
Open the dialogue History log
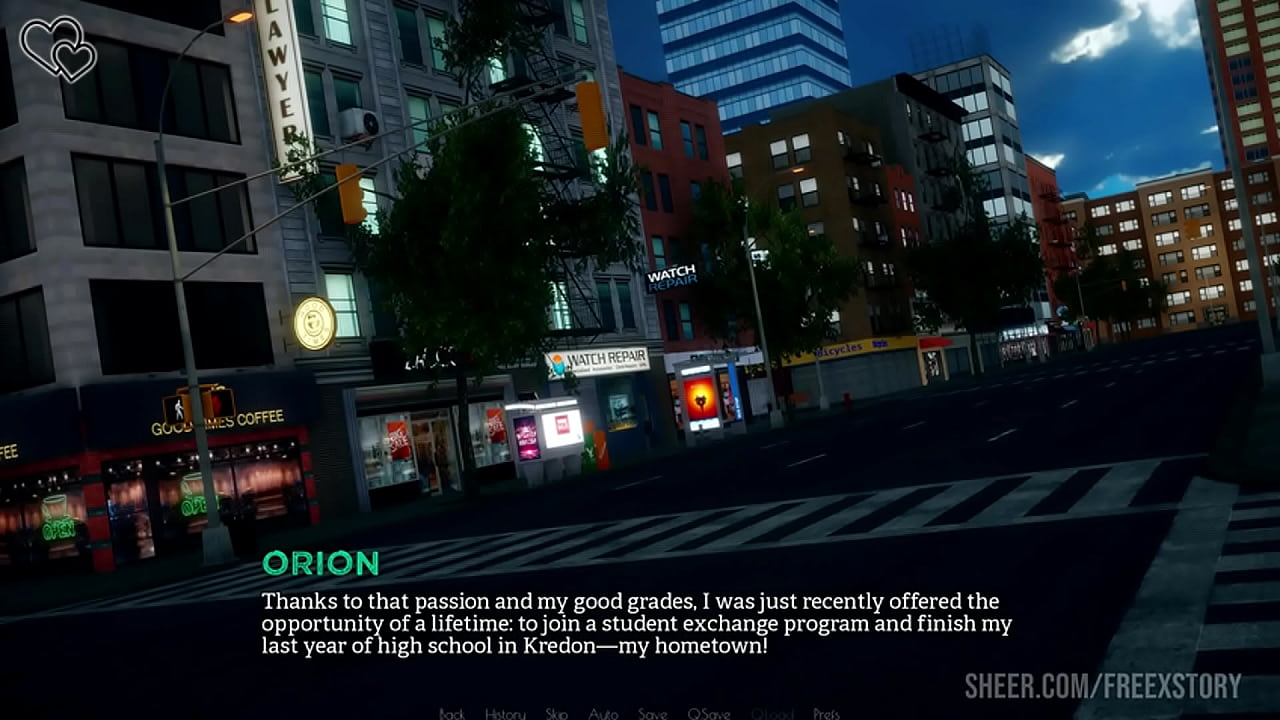tap(505, 713)
